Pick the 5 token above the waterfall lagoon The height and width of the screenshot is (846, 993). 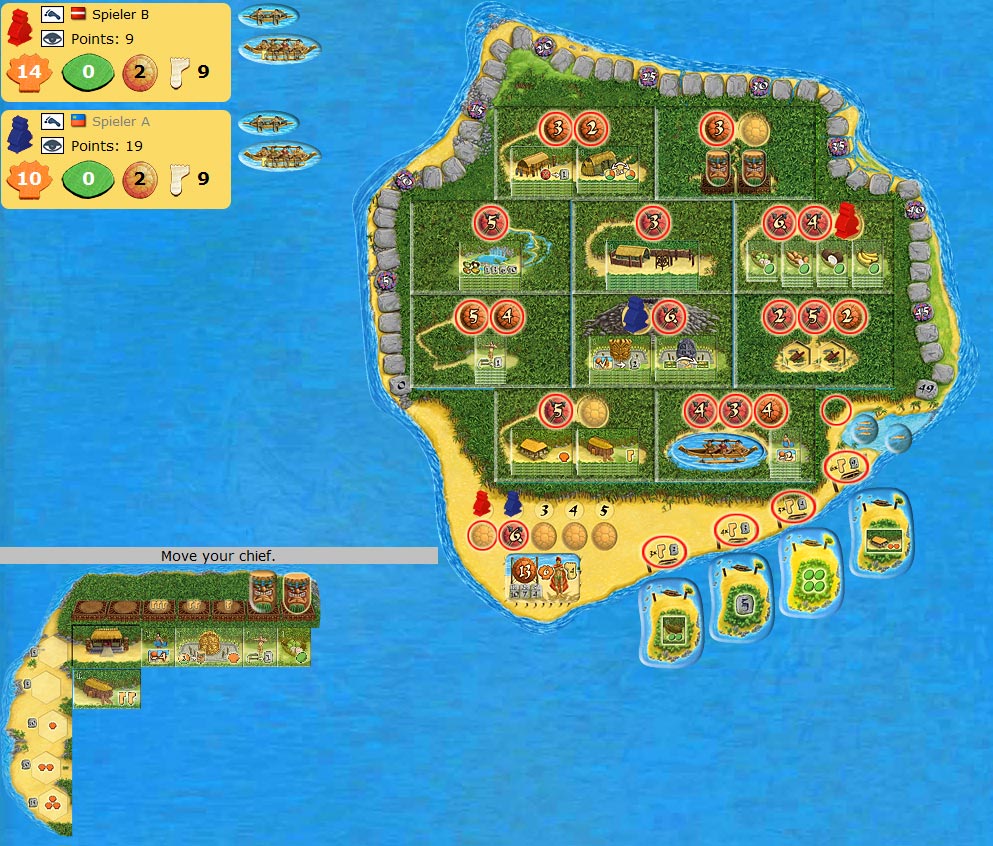491,222
